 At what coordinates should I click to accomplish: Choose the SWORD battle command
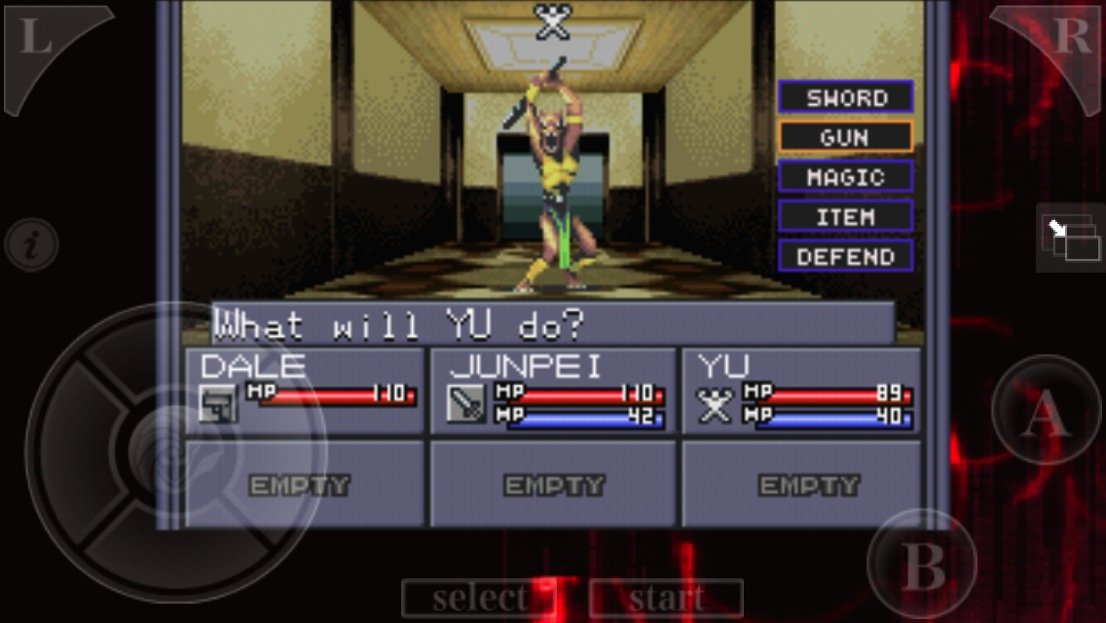(x=846, y=97)
